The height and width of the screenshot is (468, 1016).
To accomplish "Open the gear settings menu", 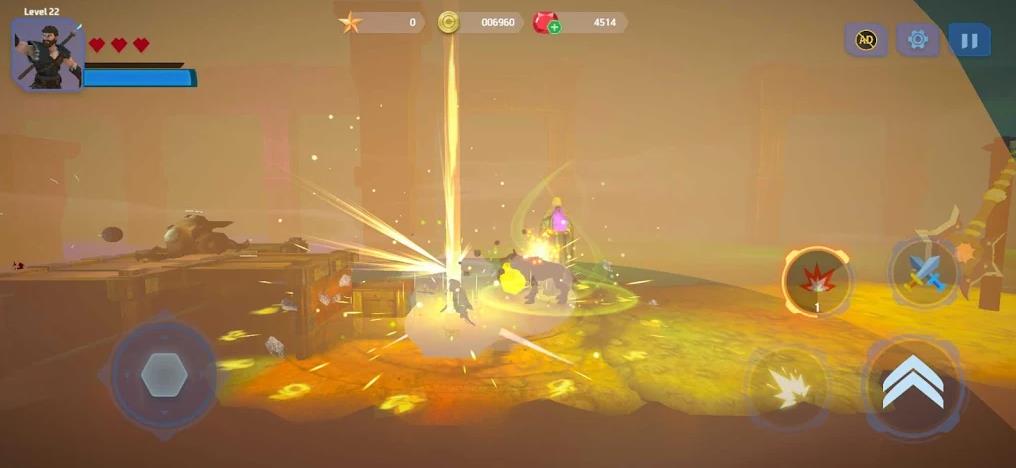I will coord(917,40).
